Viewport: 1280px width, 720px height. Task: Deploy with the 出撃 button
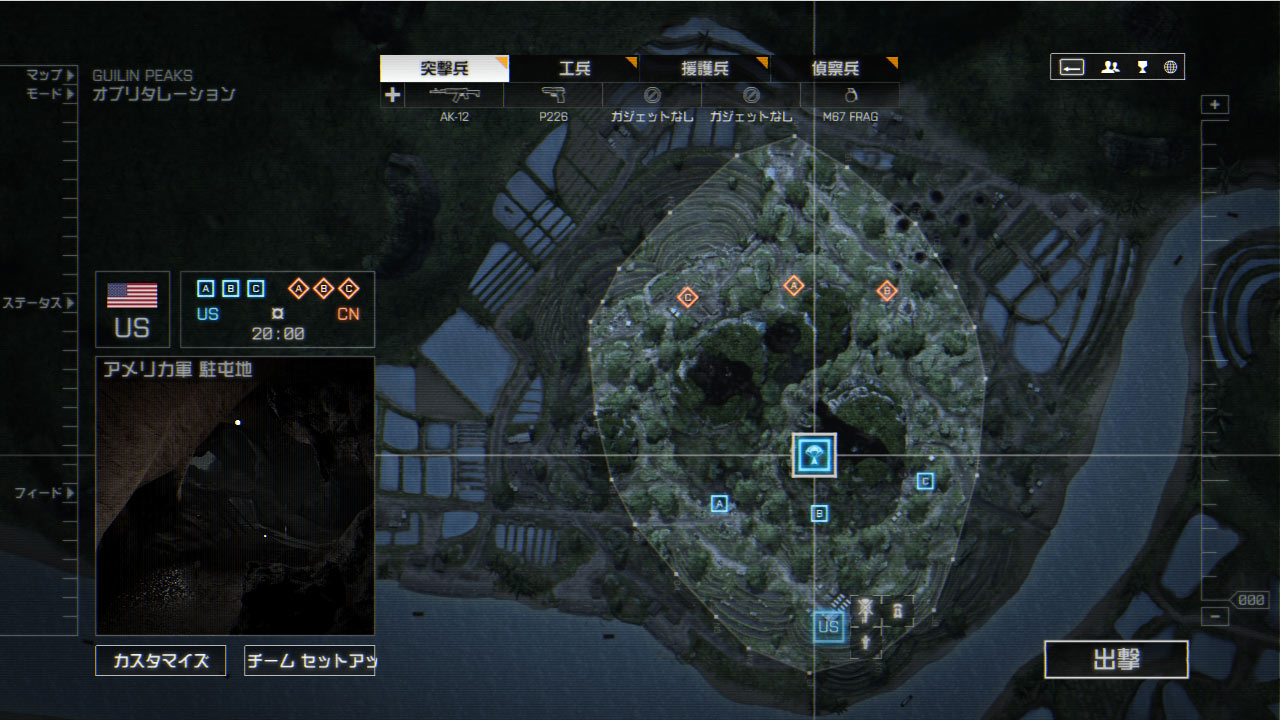1116,660
